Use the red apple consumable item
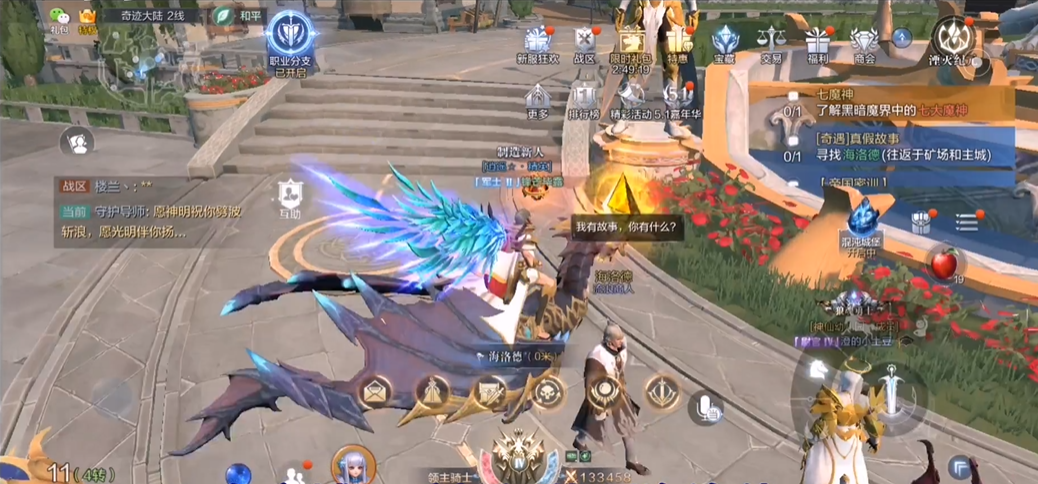This screenshot has height=484, width=1038. click(943, 264)
